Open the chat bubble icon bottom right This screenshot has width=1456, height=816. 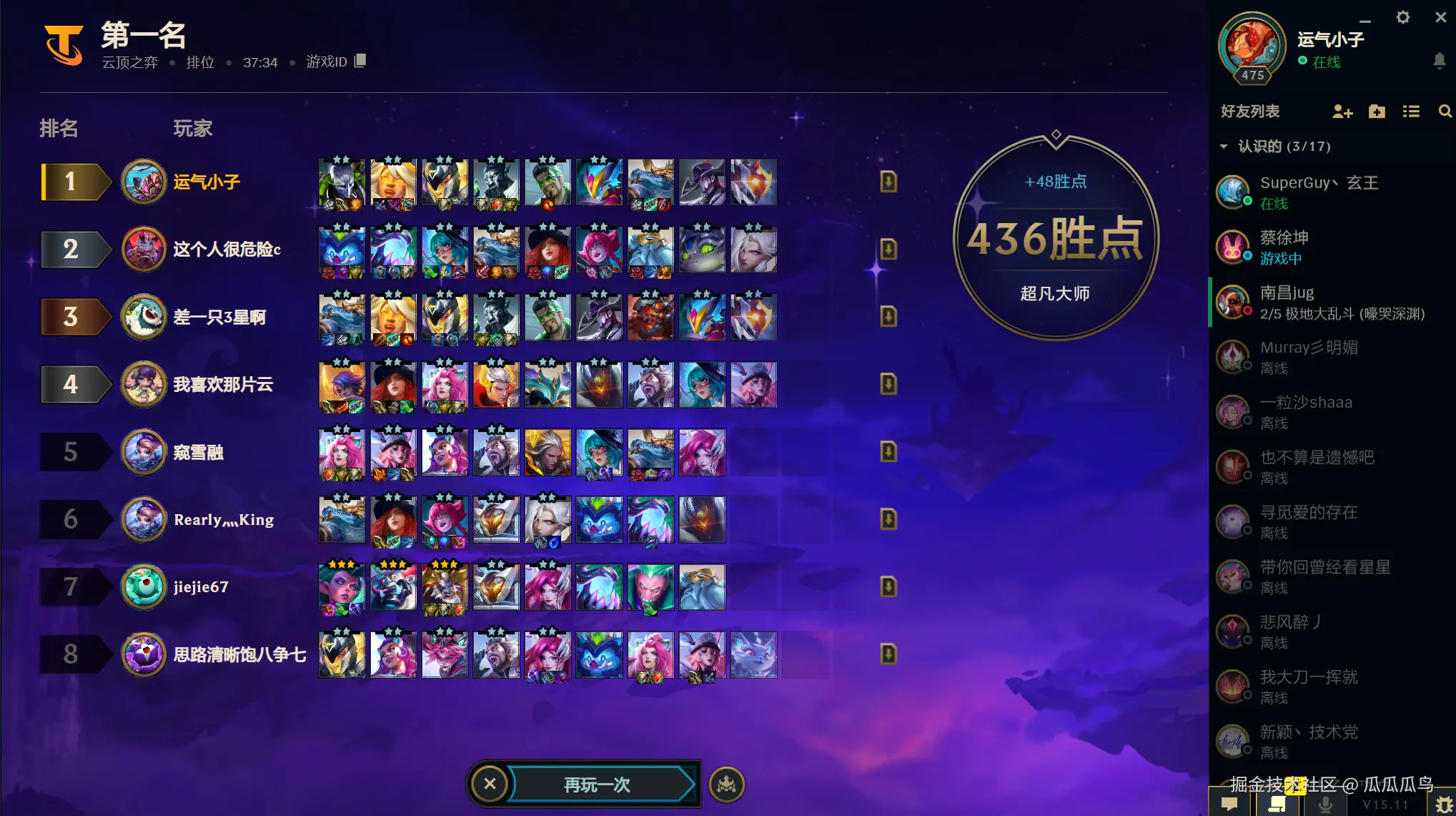click(x=1229, y=802)
